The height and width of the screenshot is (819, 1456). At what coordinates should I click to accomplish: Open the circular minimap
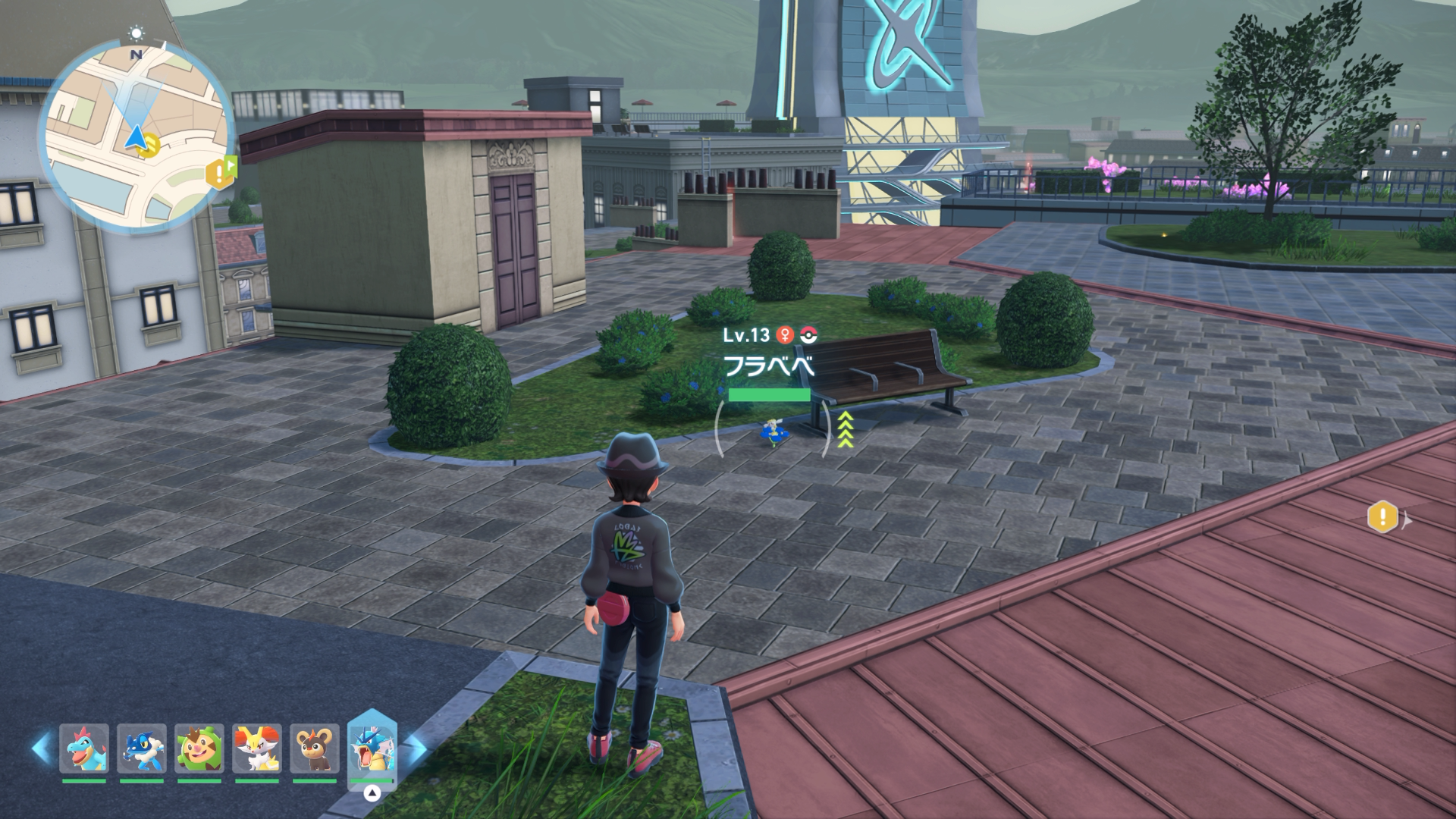coord(136,137)
